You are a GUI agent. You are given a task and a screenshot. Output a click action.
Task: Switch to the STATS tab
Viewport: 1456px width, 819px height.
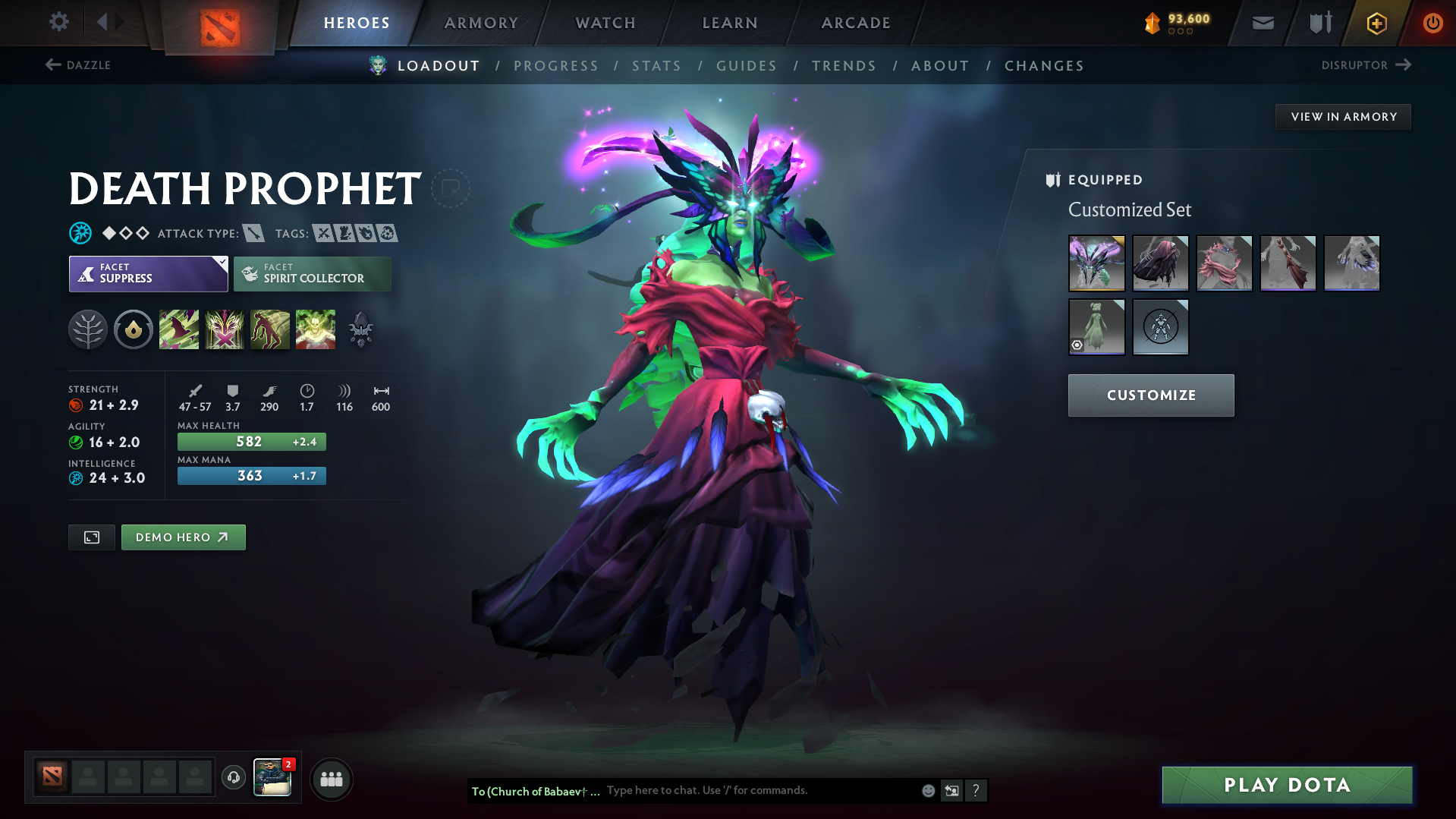[x=656, y=66]
